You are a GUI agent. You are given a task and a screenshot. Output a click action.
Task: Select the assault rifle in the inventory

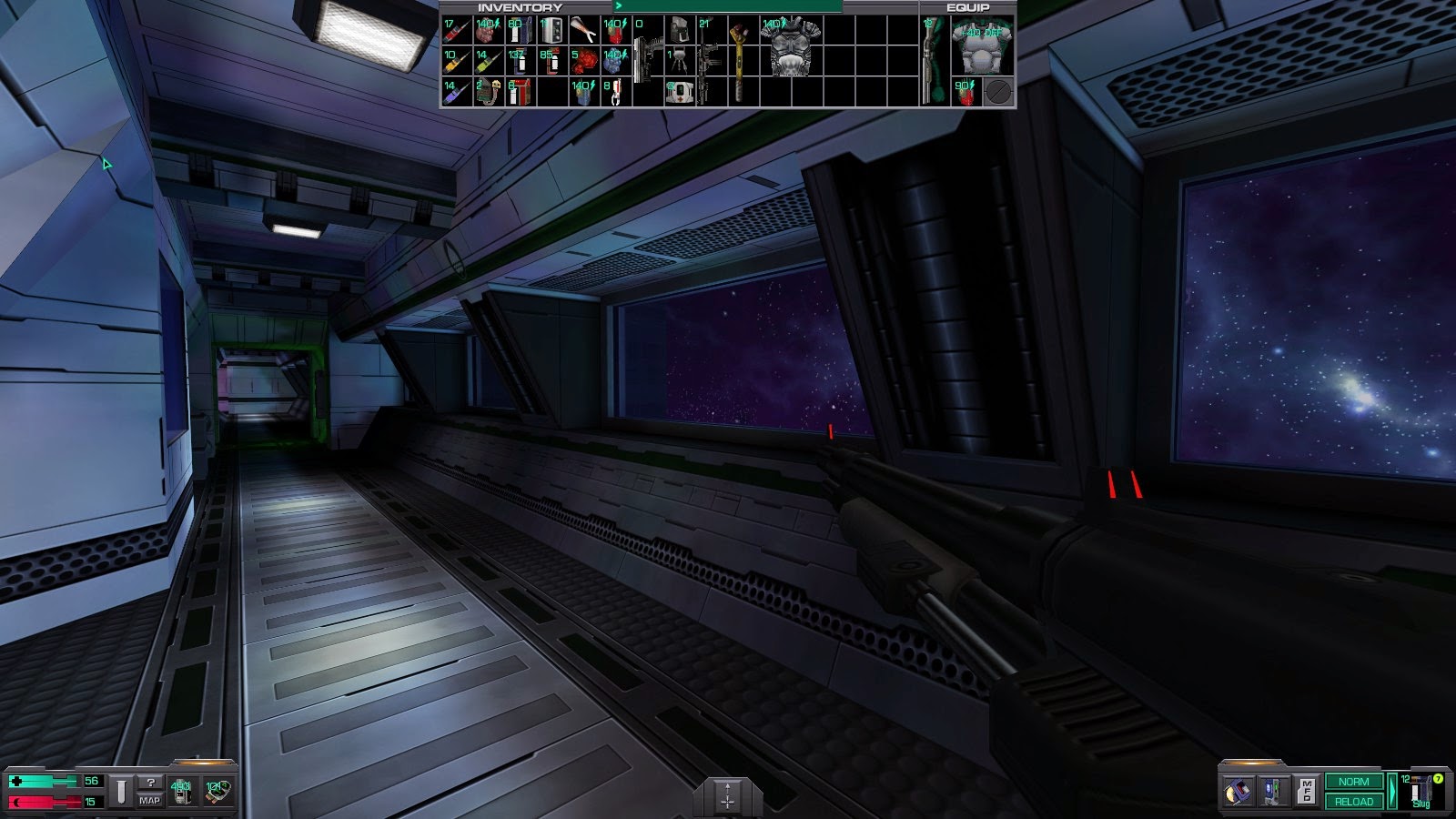pyautogui.click(x=706, y=58)
